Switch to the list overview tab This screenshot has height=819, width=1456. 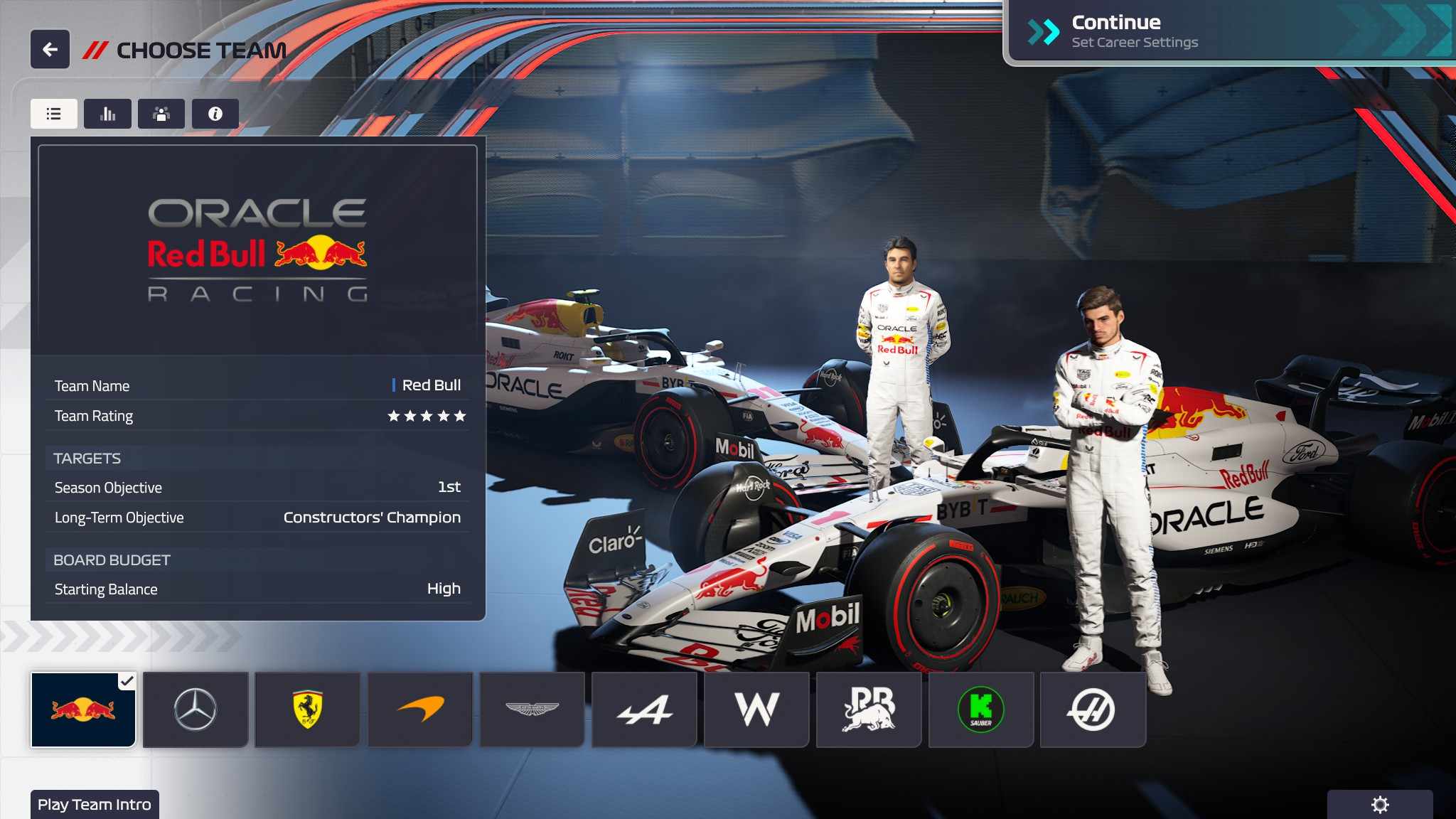pos(54,114)
